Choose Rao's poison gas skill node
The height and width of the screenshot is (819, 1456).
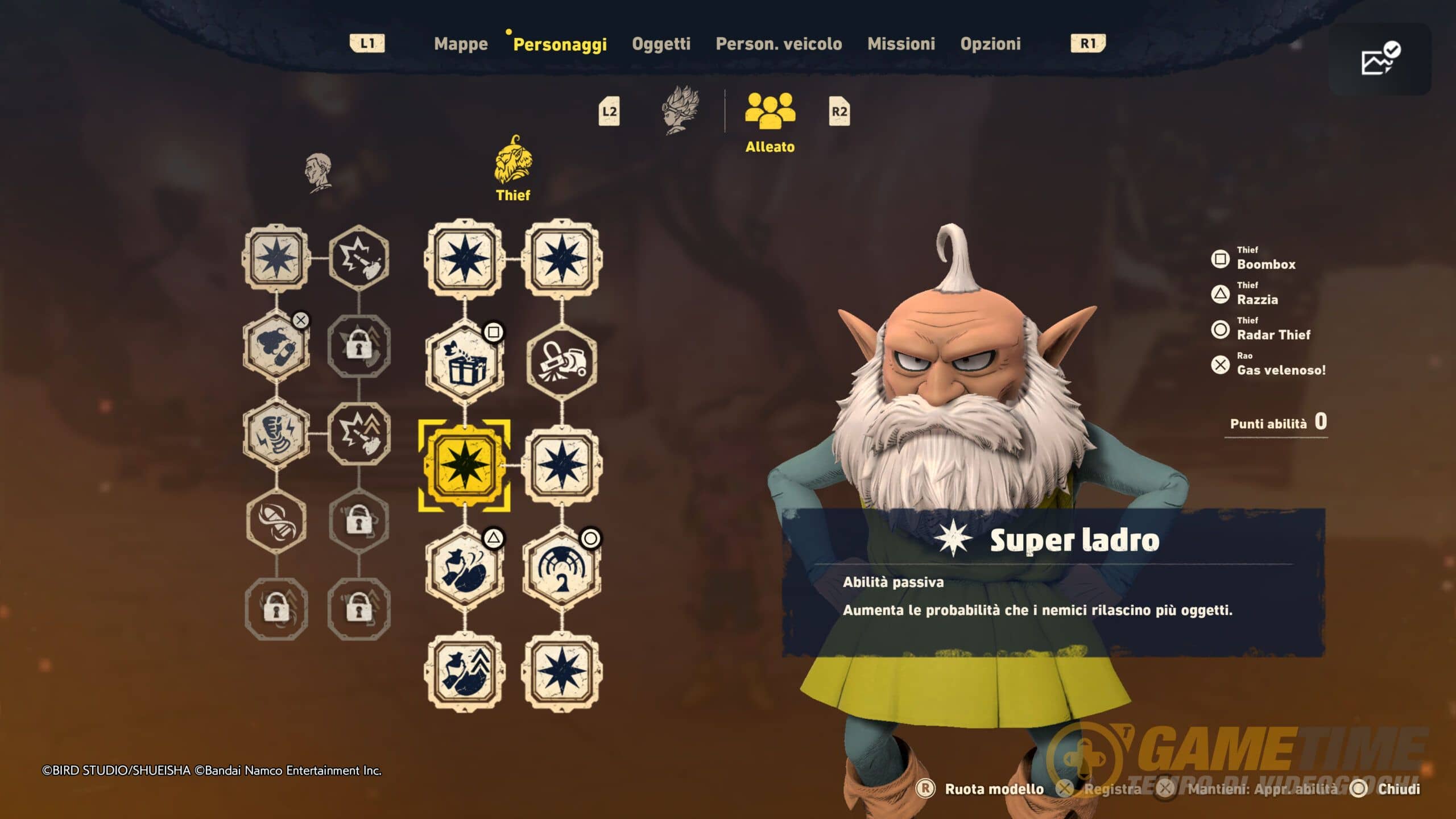pos(277,346)
